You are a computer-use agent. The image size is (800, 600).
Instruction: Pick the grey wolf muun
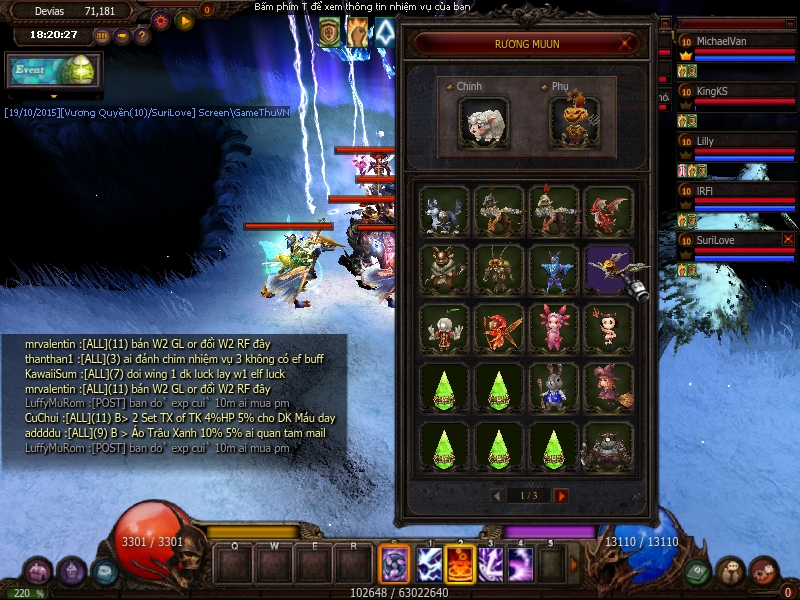(x=445, y=211)
